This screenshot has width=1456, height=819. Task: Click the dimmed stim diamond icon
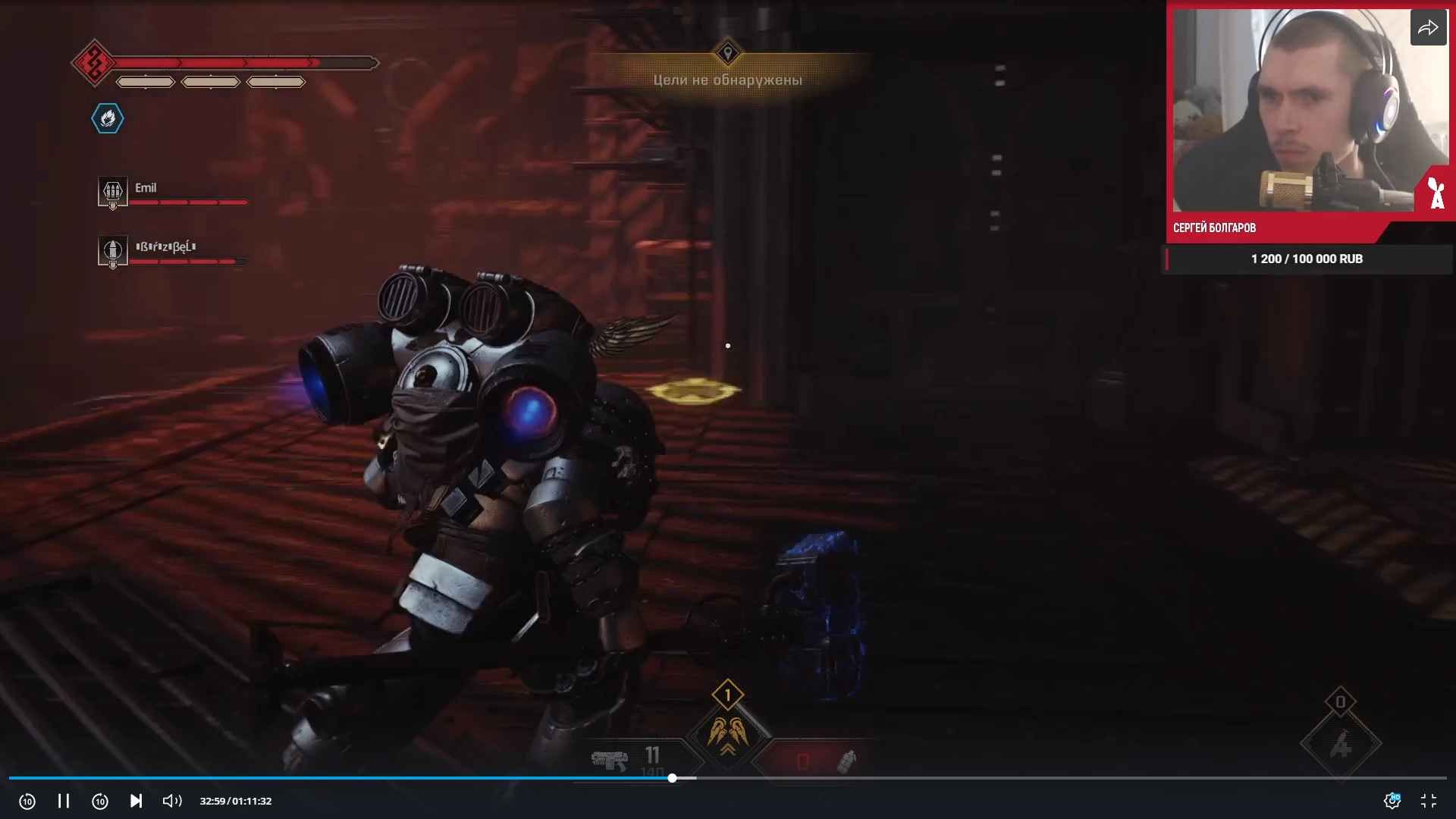click(x=1340, y=744)
